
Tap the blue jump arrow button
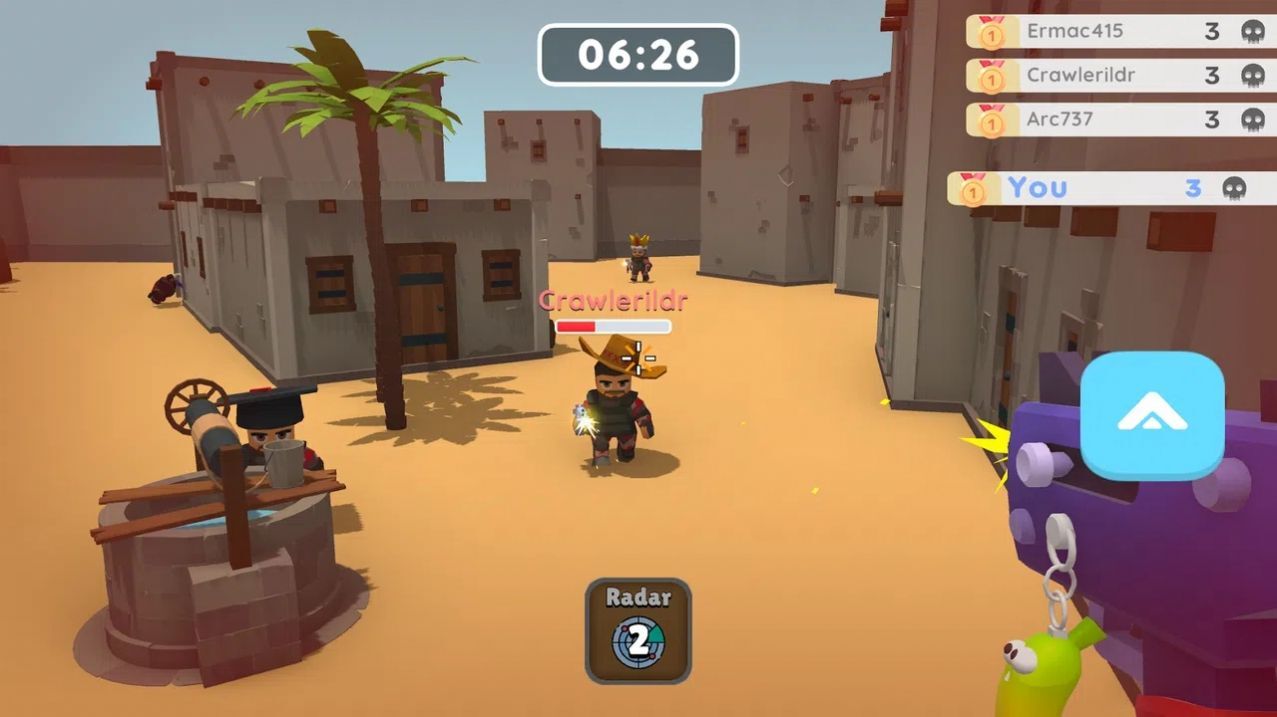(x=1152, y=416)
